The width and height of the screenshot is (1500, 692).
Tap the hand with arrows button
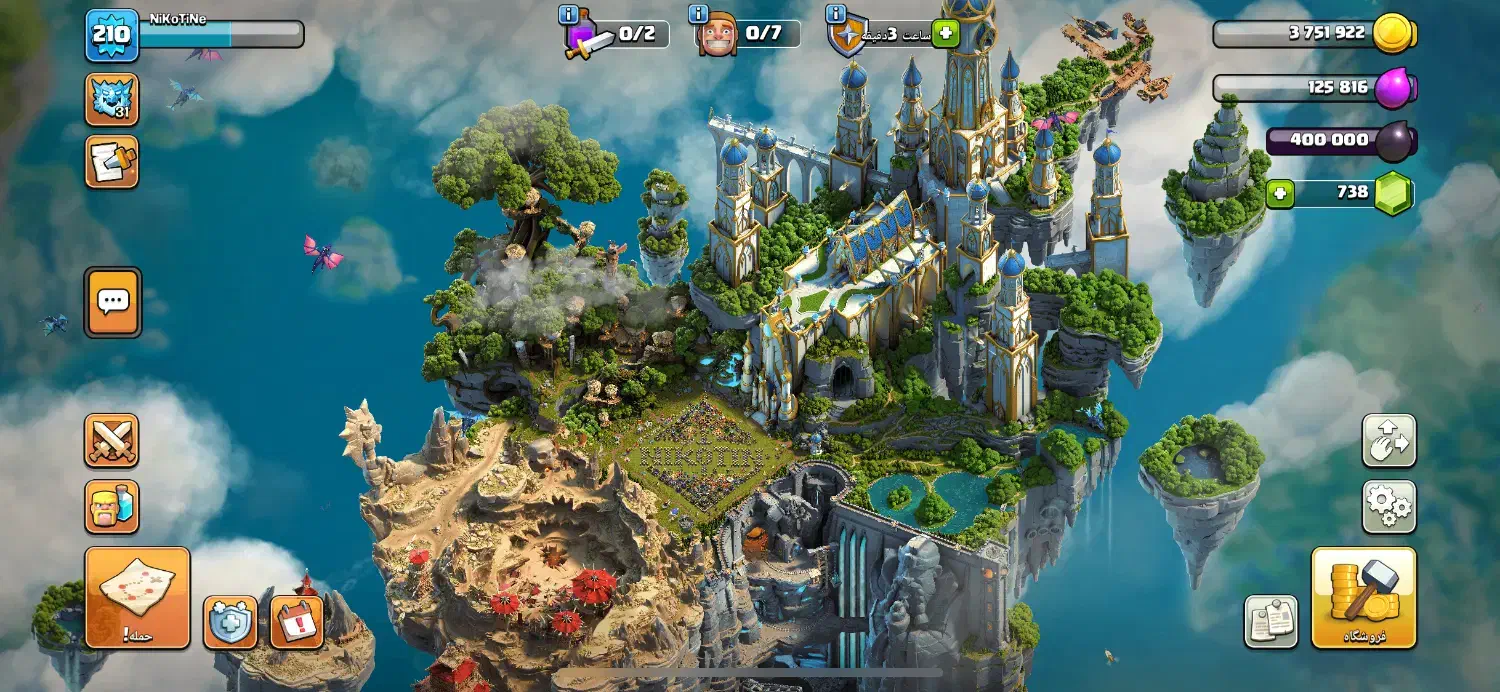tap(1389, 441)
